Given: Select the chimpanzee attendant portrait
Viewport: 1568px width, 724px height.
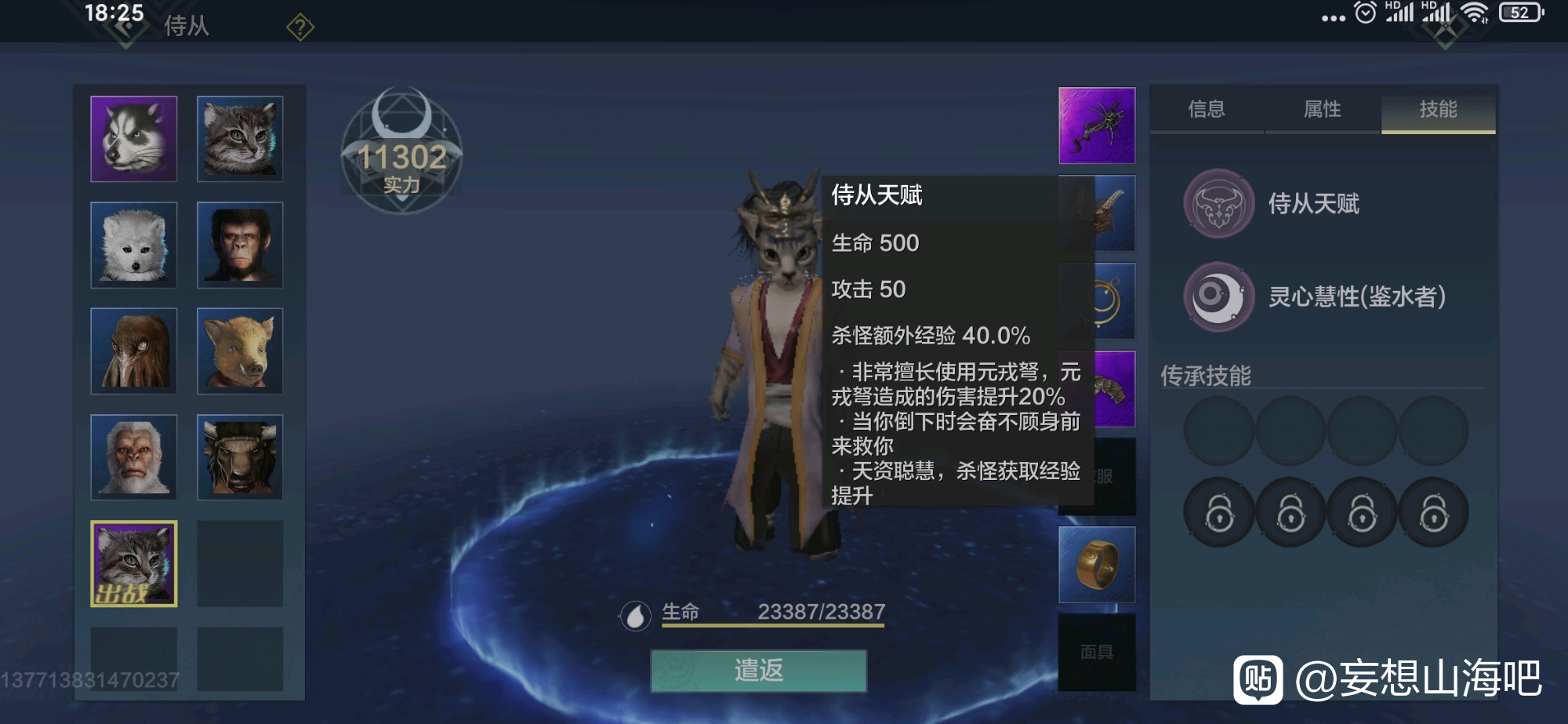Looking at the screenshot, I should [x=240, y=245].
